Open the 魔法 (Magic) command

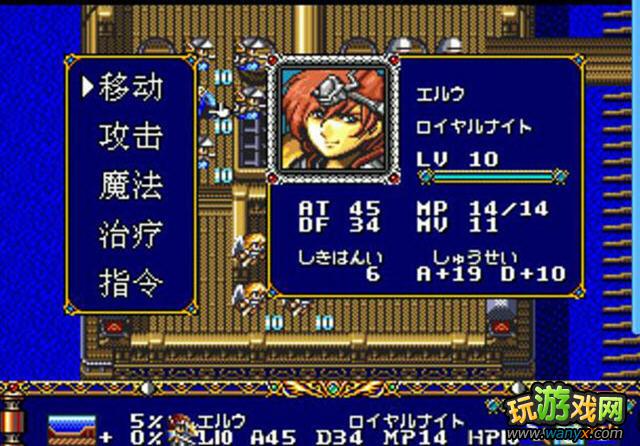130,186
